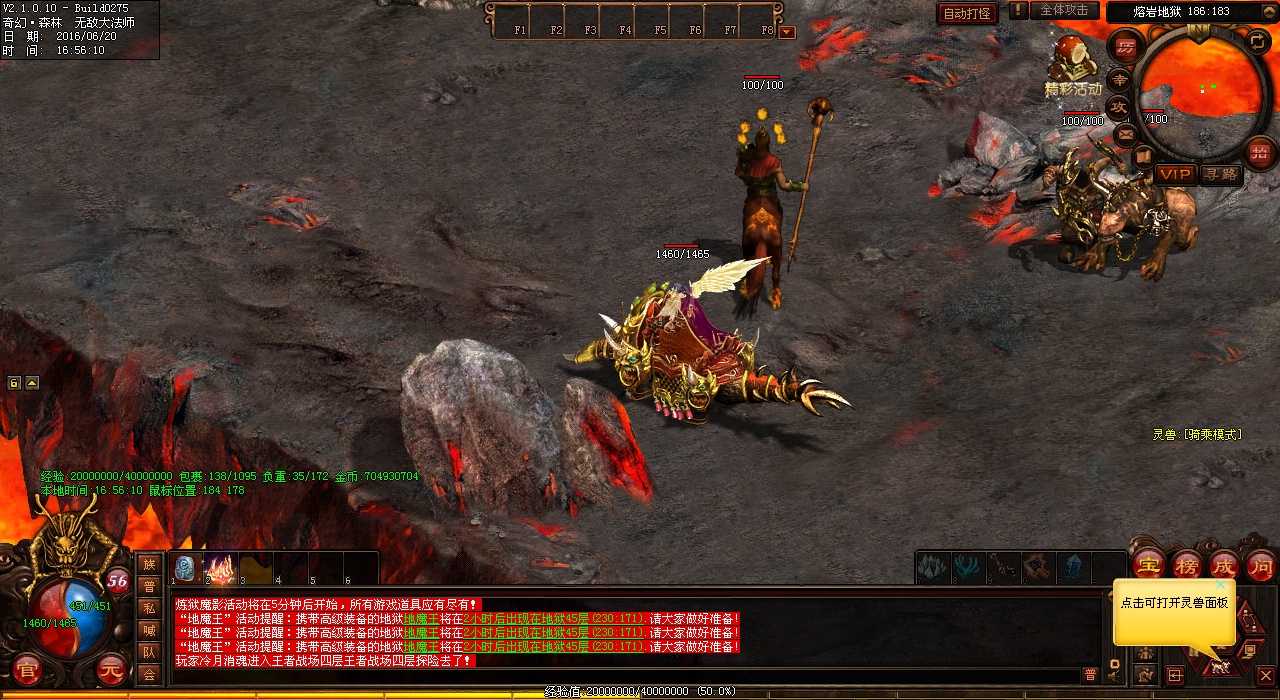
Task: Switch to the 私 private chat channel
Action: 149,608
